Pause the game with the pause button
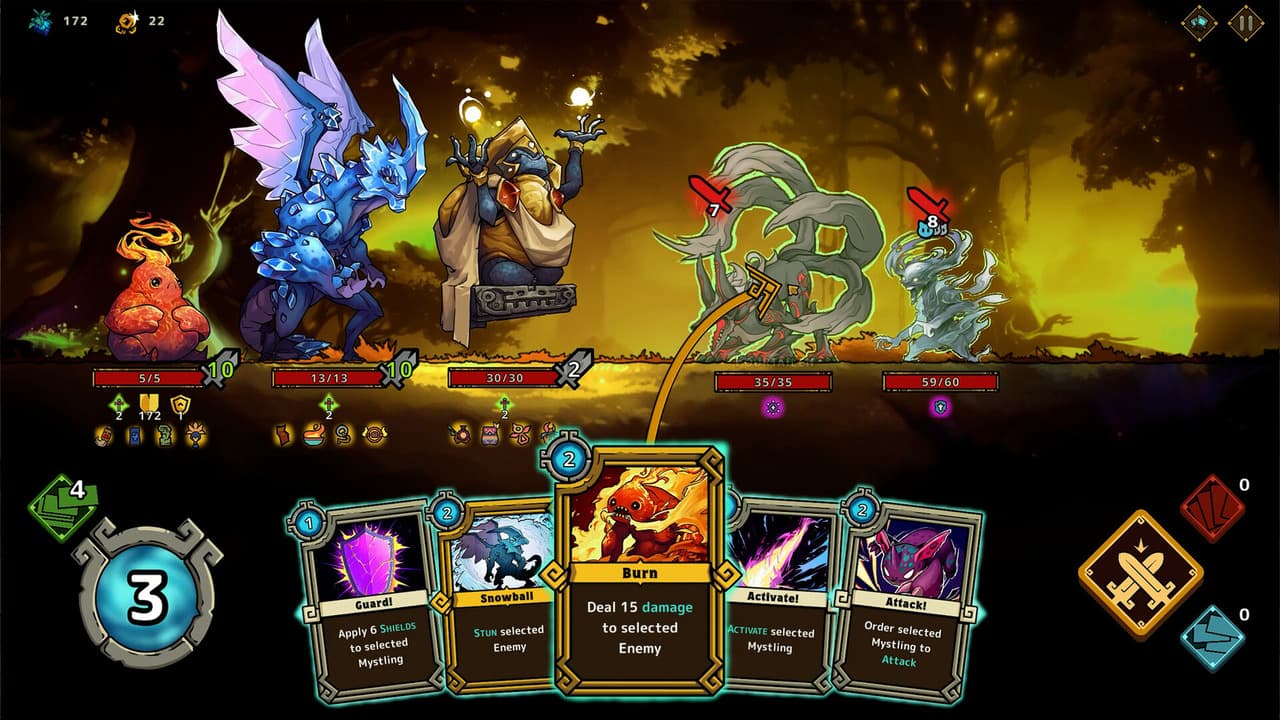The width and height of the screenshot is (1280, 720). (x=1246, y=22)
